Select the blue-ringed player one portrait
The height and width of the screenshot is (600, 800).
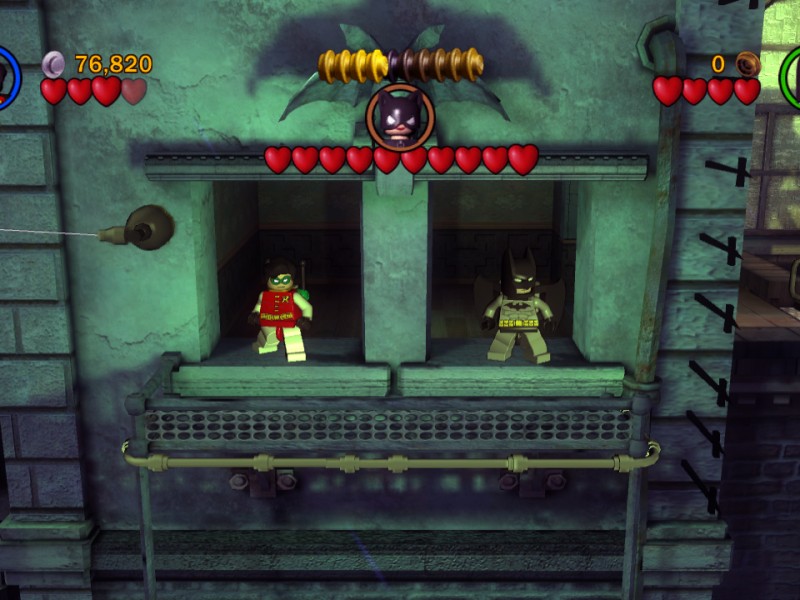point(6,76)
